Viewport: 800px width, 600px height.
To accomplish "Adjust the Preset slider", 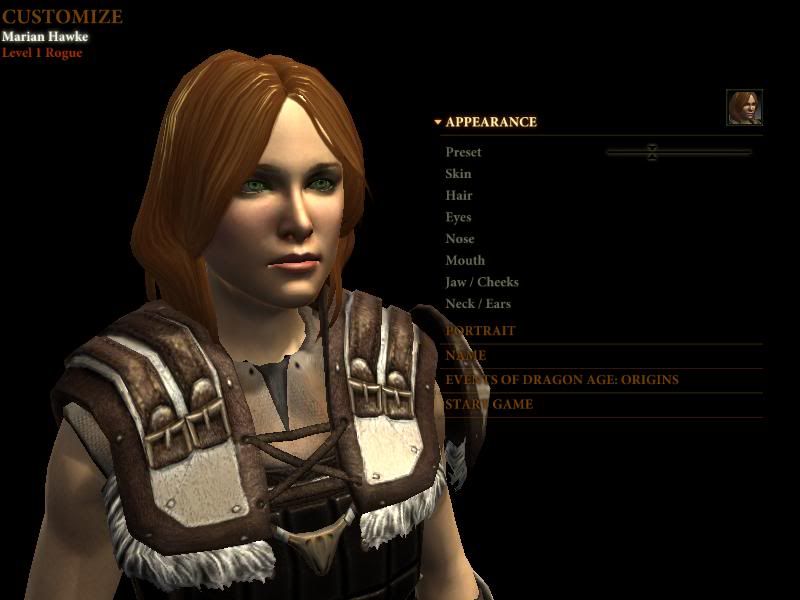I will [652, 152].
